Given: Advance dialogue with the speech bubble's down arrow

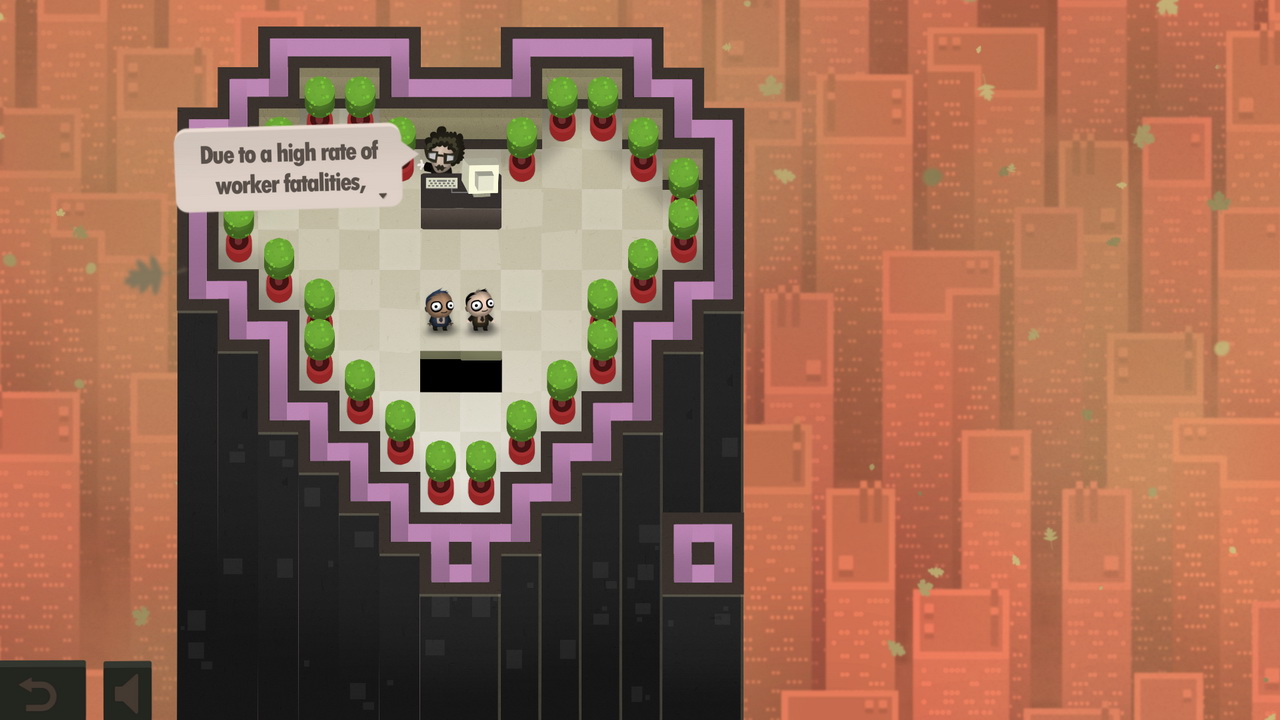Looking at the screenshot, I should click(x=383, y=196).
